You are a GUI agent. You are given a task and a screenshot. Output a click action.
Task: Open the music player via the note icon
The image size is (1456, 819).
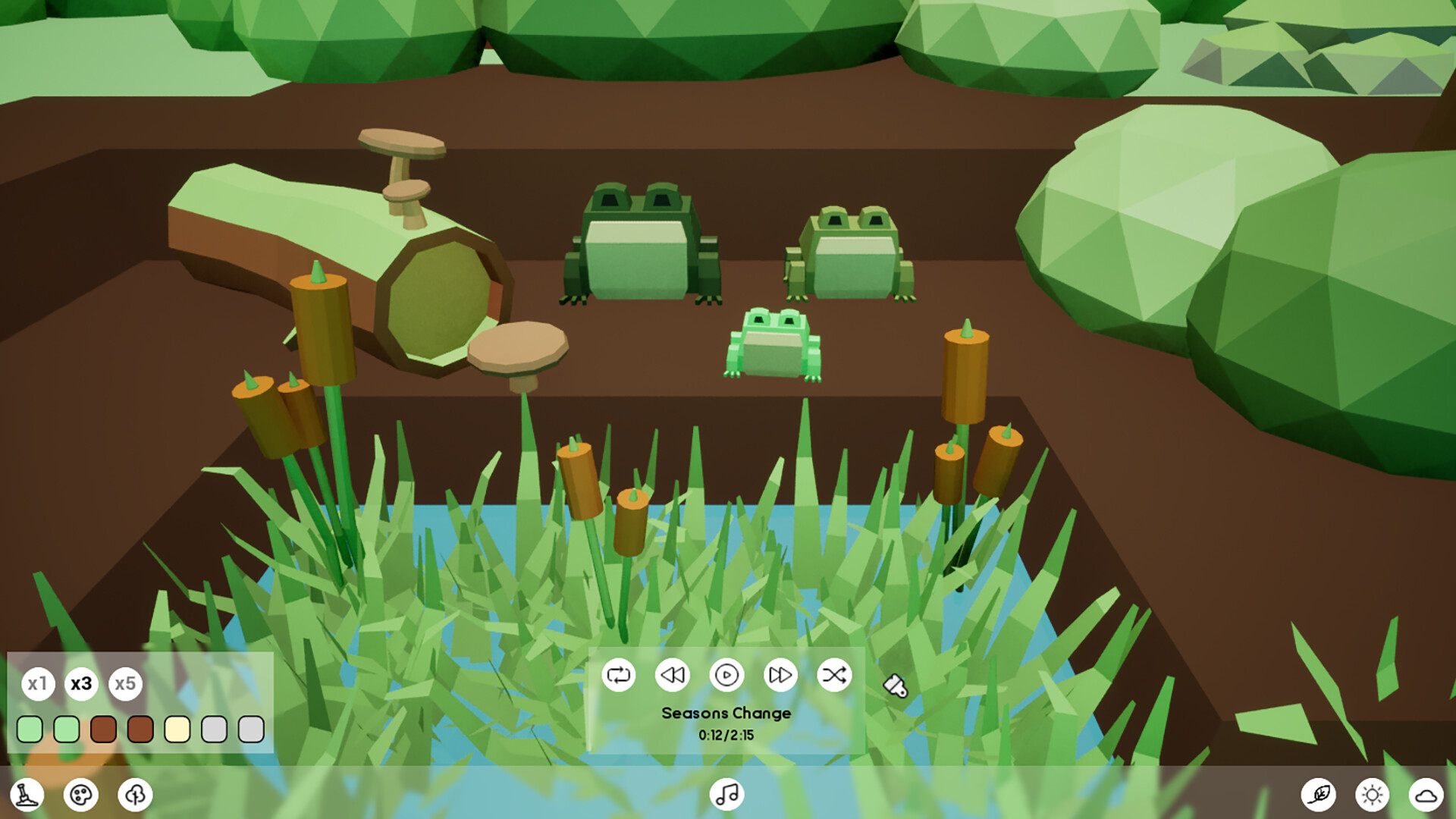coord(726,794)
